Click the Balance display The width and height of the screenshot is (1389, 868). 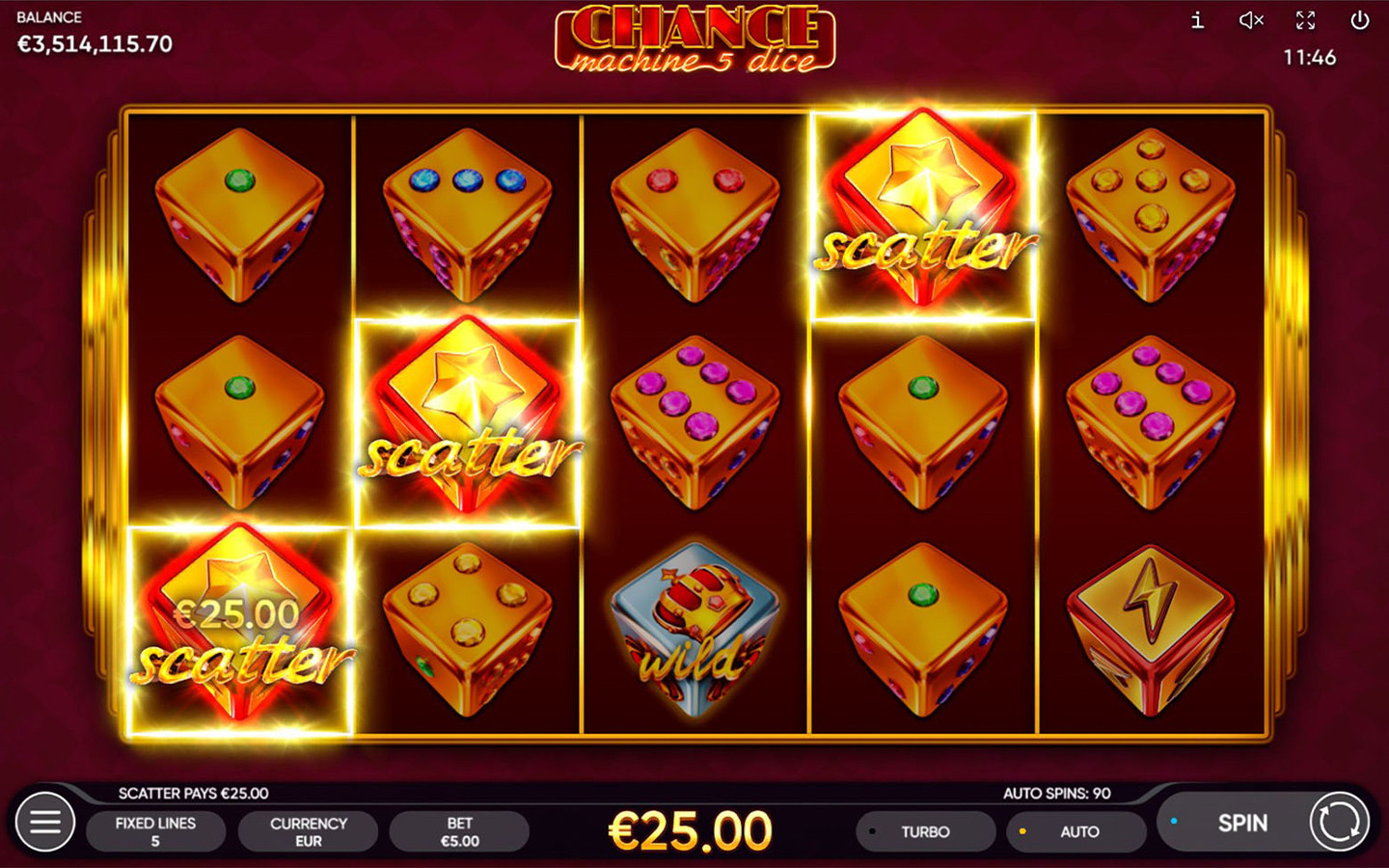point(92,34)
